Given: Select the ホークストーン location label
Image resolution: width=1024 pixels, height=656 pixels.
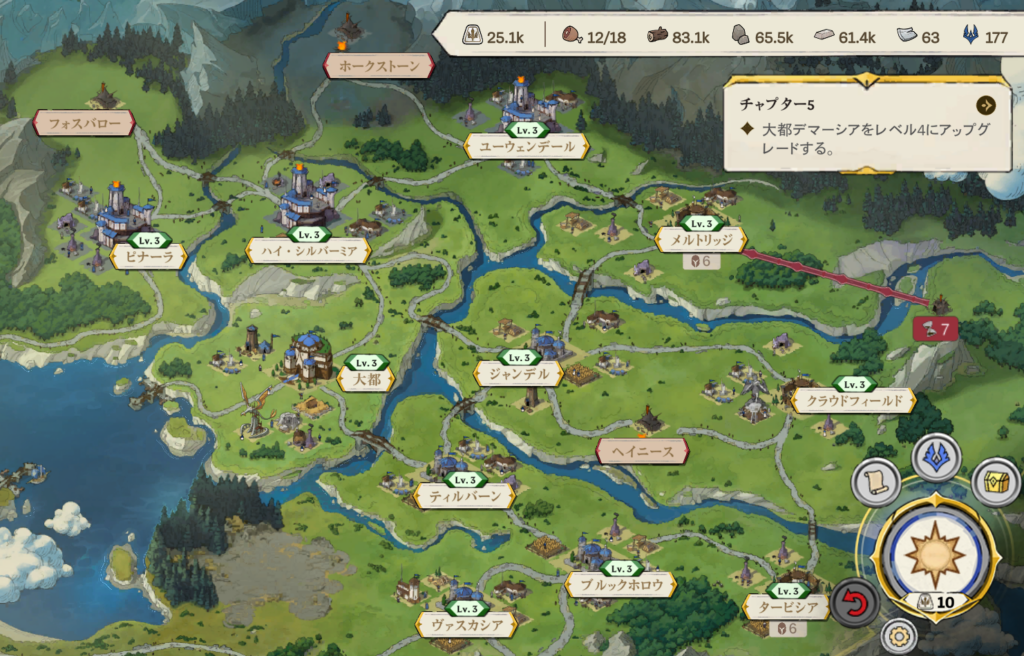Looking at the screenshot, I should 379,66.
